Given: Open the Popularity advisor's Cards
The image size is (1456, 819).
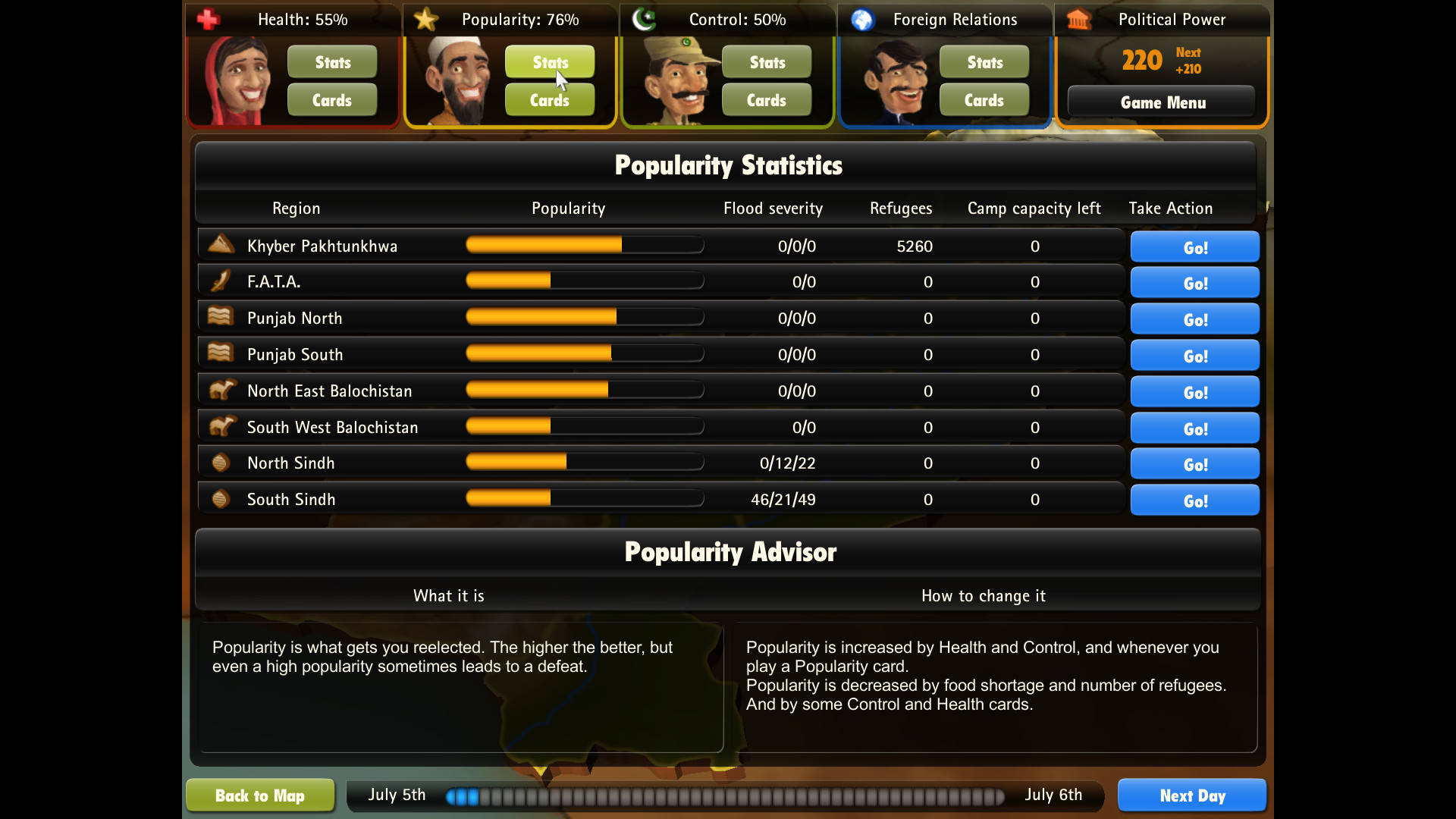Looking at the screenshot, I should point(549,99).
